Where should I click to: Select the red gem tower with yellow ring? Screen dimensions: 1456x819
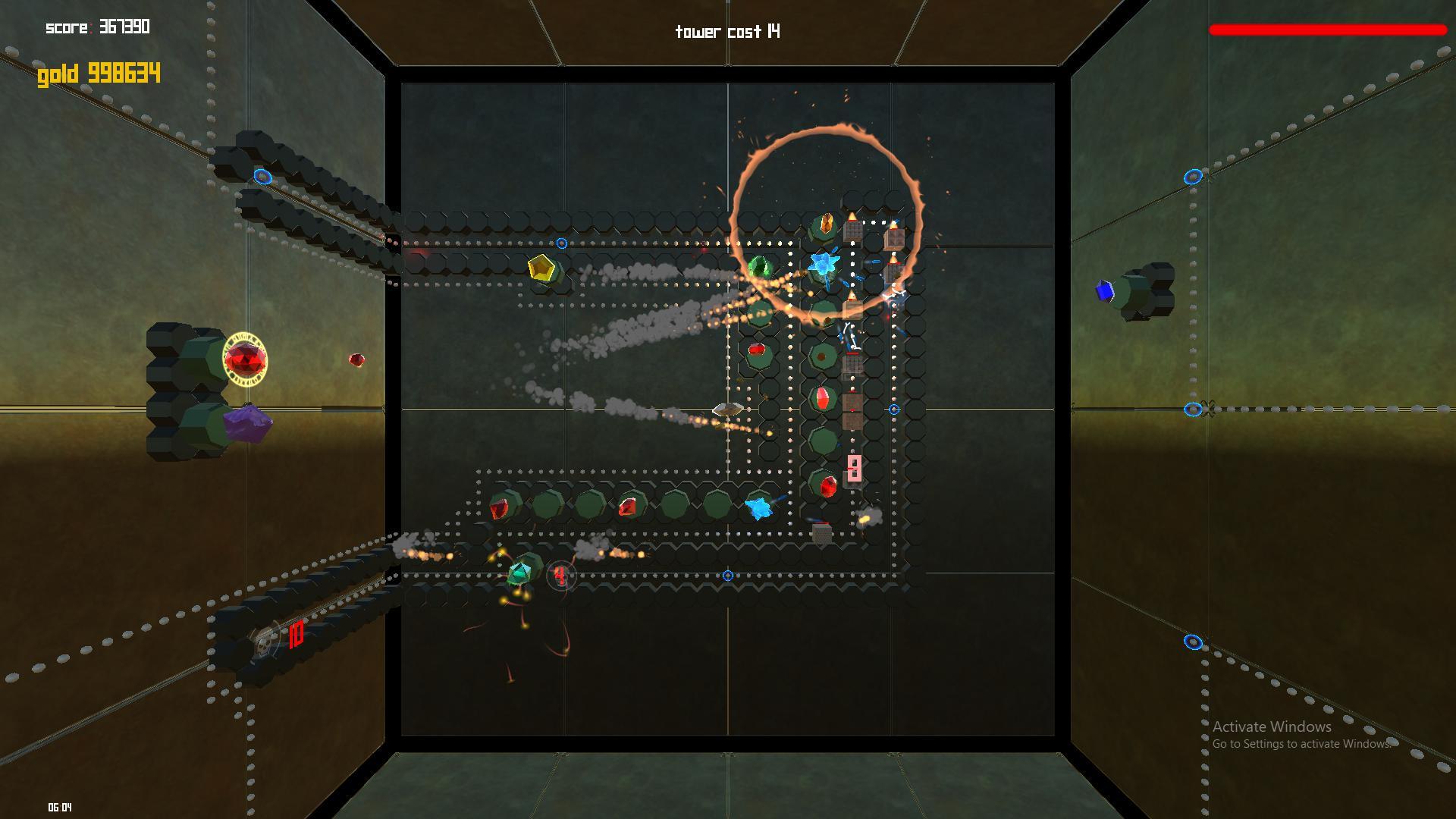pos(245,359)
